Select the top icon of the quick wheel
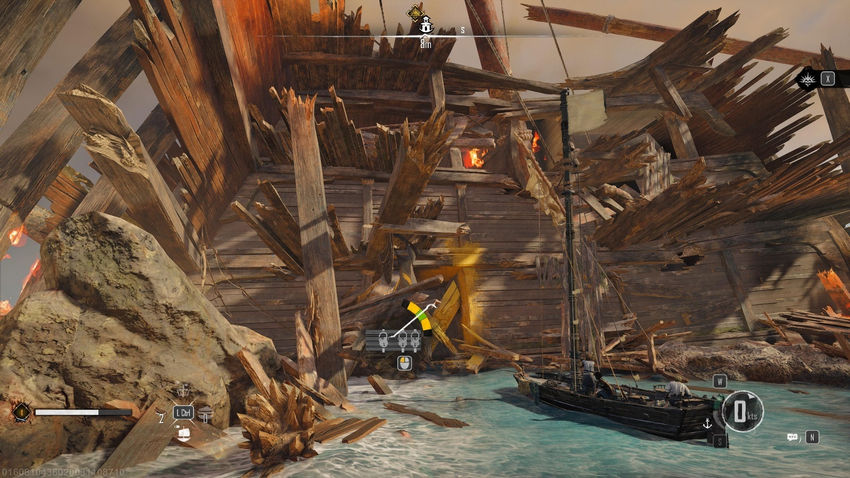The width and height of the screenshot is (850, 478). pyautogui.click(x=183, y=390)
